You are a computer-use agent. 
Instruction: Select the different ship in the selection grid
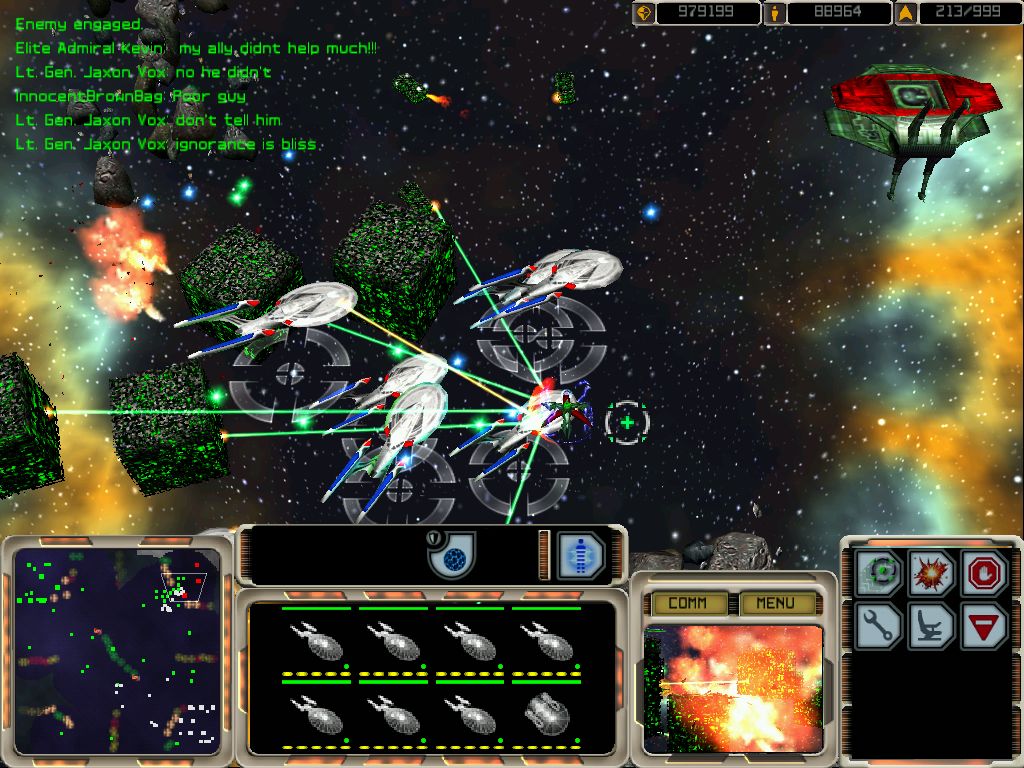546,711
